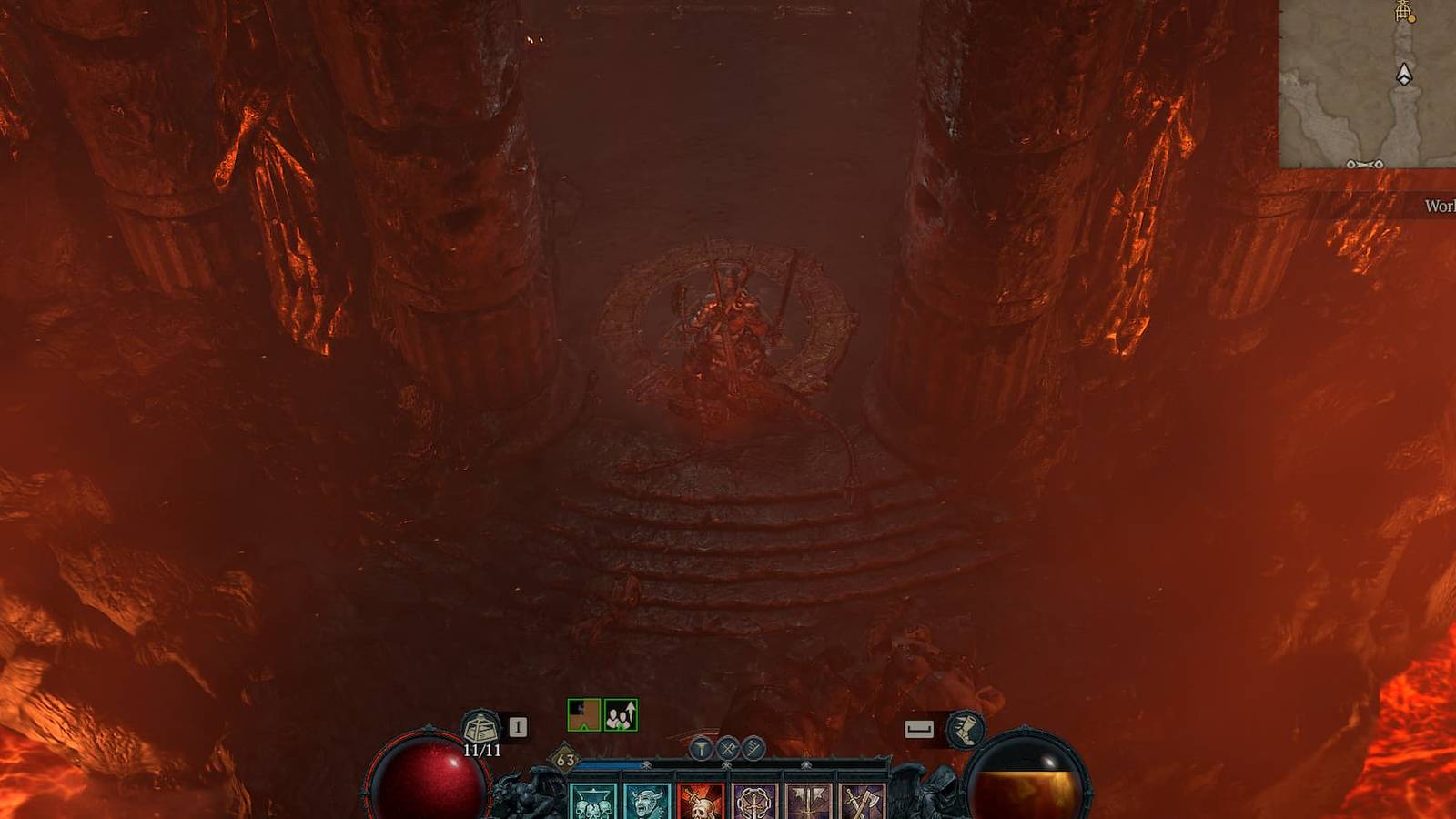This screenshot has height=819, width=1456.
Task: Click the level 63 badge
Action: pyautogui.click(x=564, y=759)
